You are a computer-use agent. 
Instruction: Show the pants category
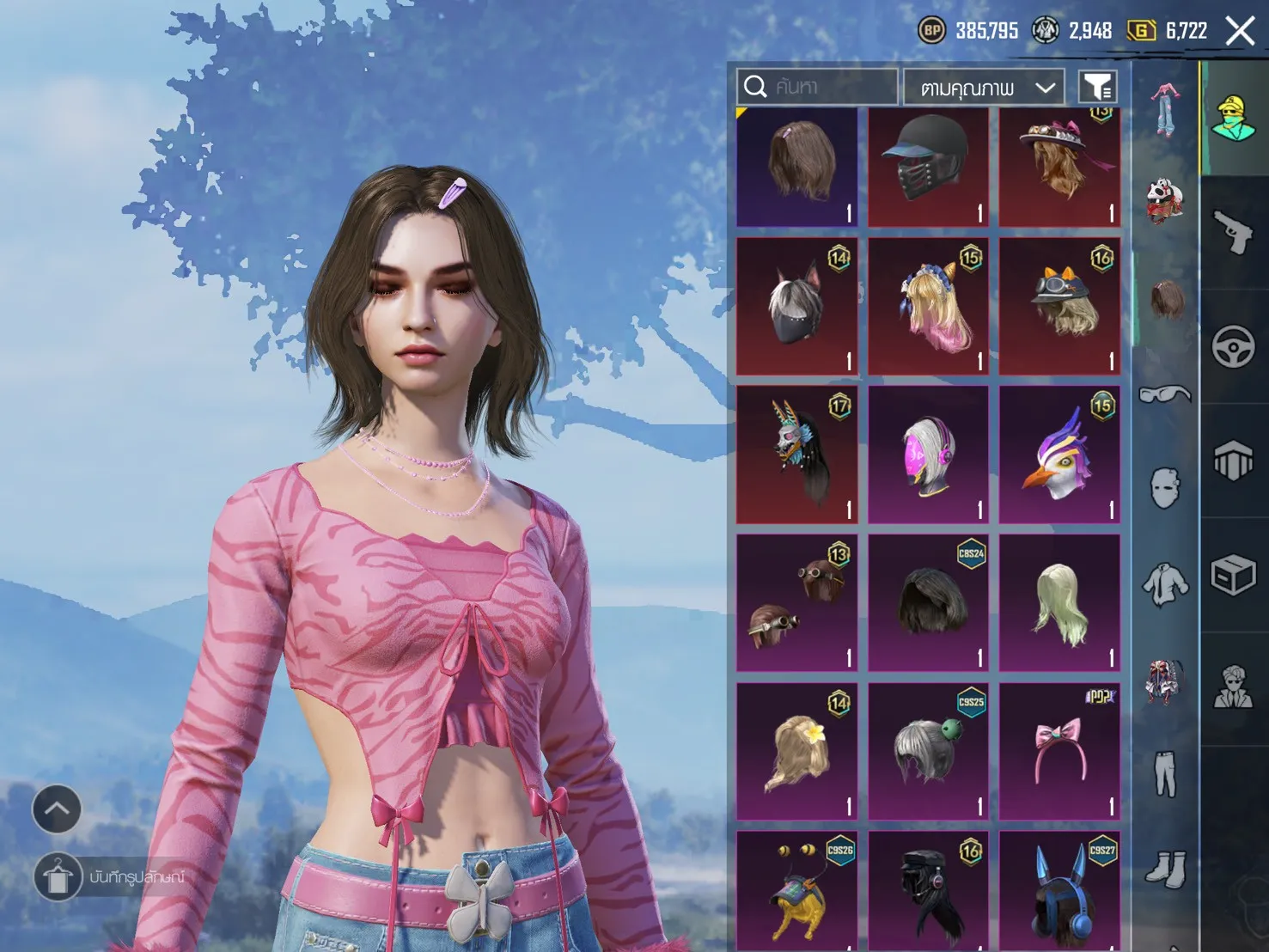coord(1164,772)
